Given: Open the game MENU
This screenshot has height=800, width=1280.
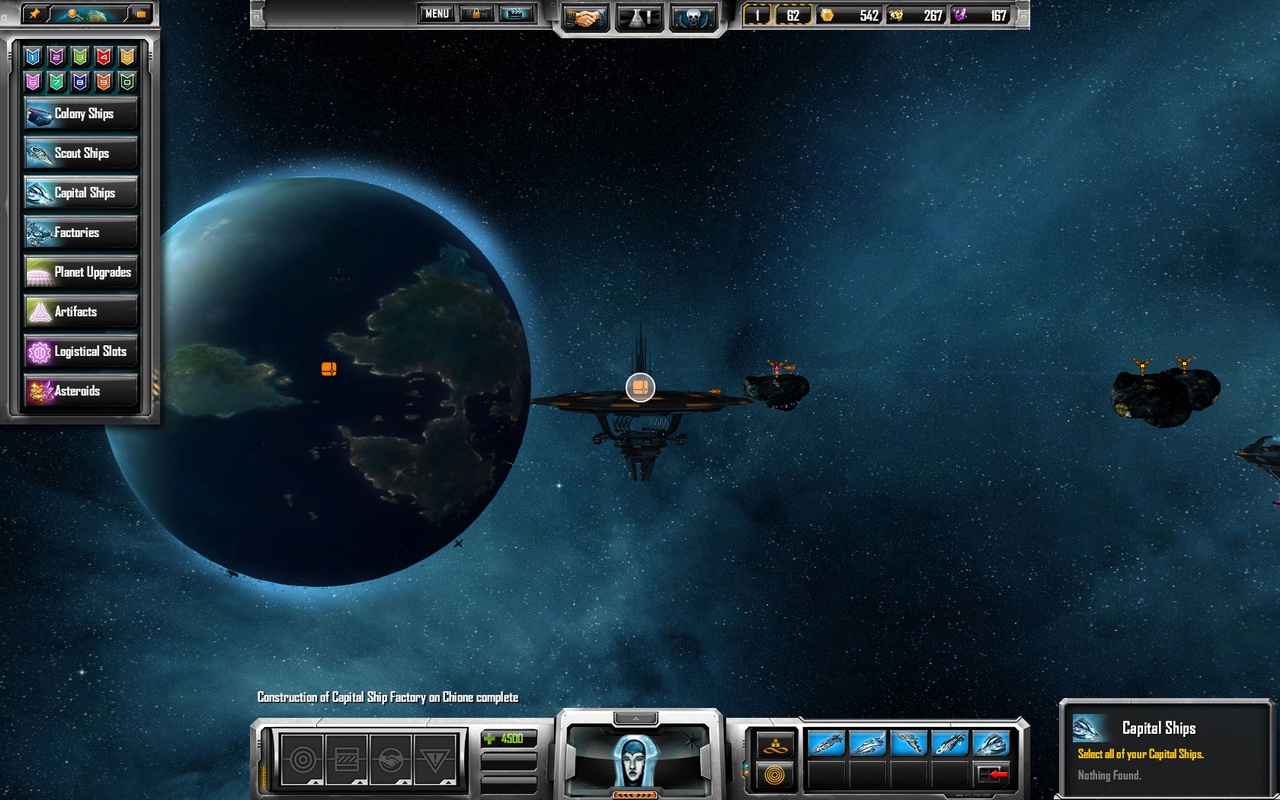Looking at the screenshot, I should pyautogui.click(x=436, y=14).
